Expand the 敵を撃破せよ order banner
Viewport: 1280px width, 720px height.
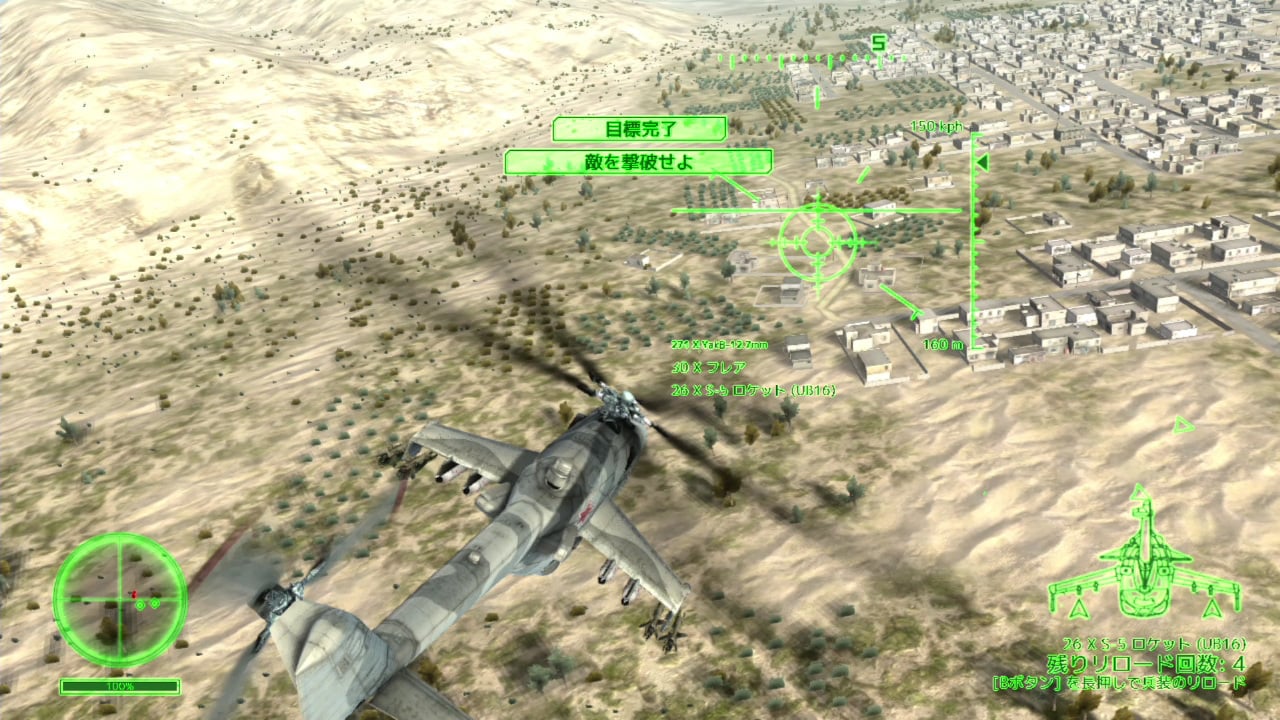641,161
